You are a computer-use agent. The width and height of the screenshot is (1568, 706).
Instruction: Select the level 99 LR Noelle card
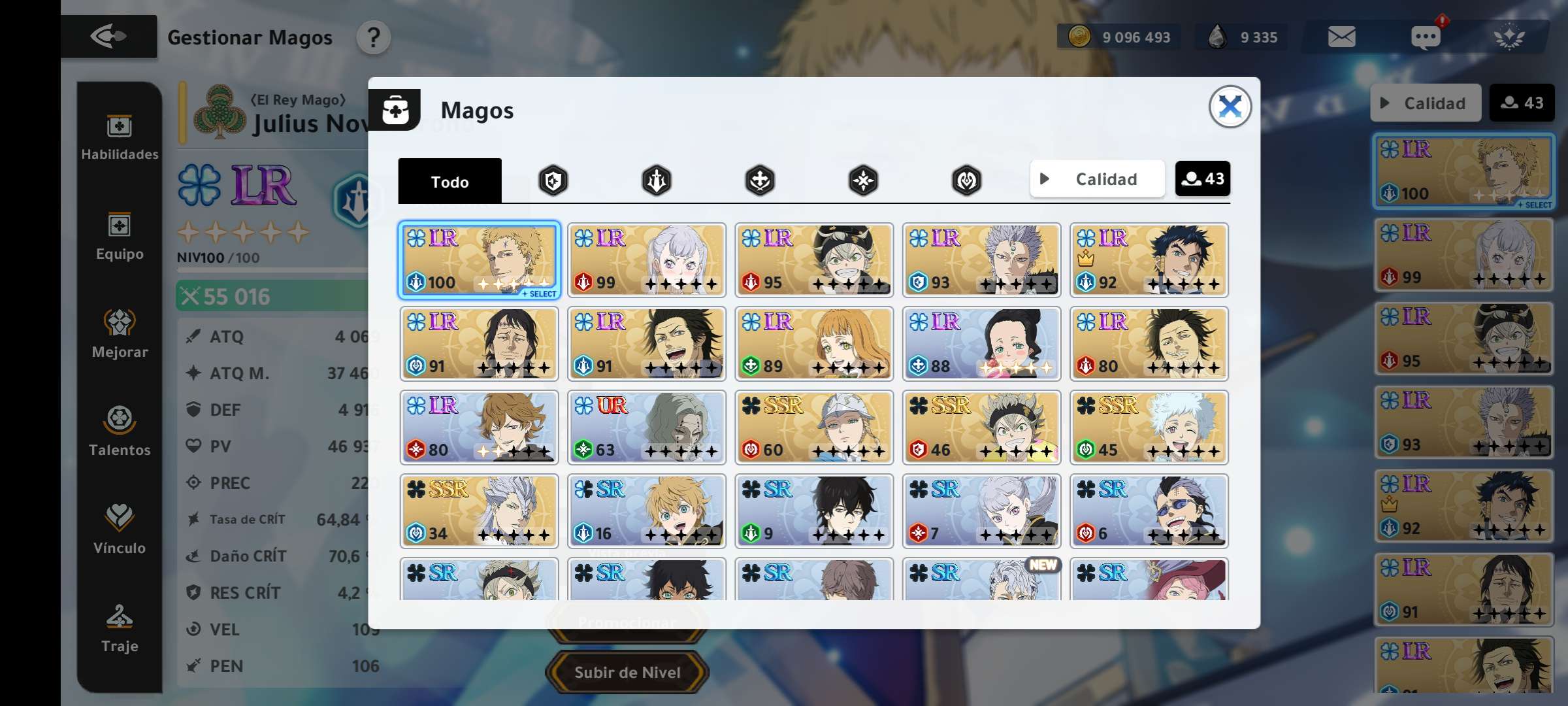coord(646,260)
